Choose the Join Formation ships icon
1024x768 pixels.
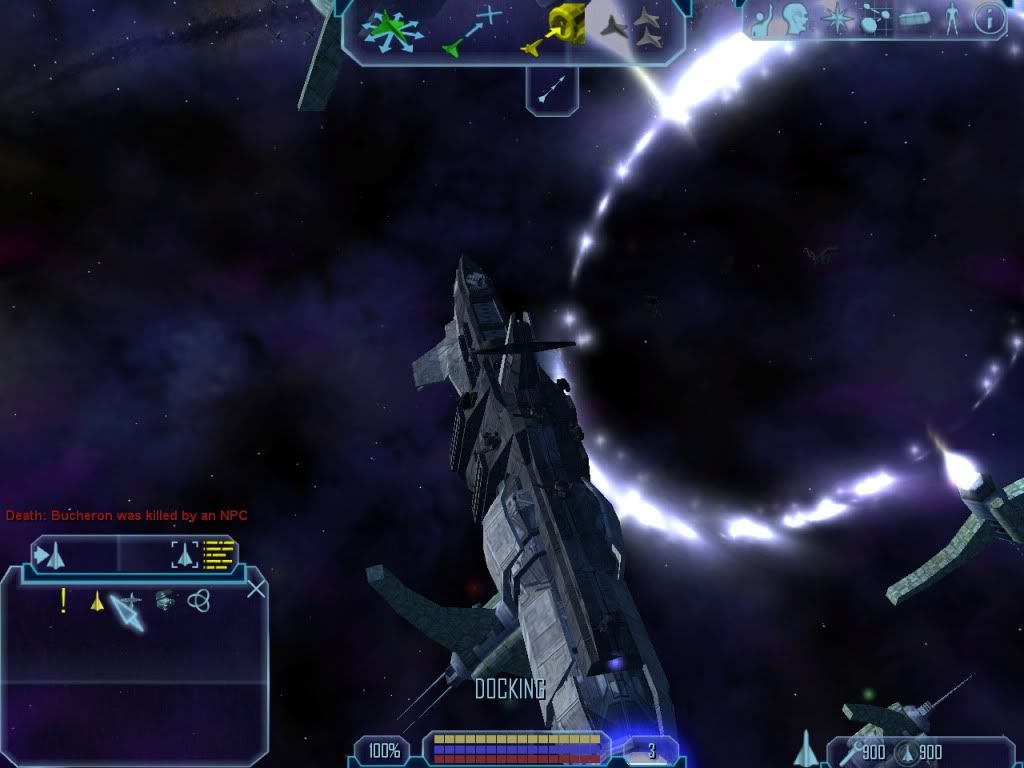tap(637, 28)
